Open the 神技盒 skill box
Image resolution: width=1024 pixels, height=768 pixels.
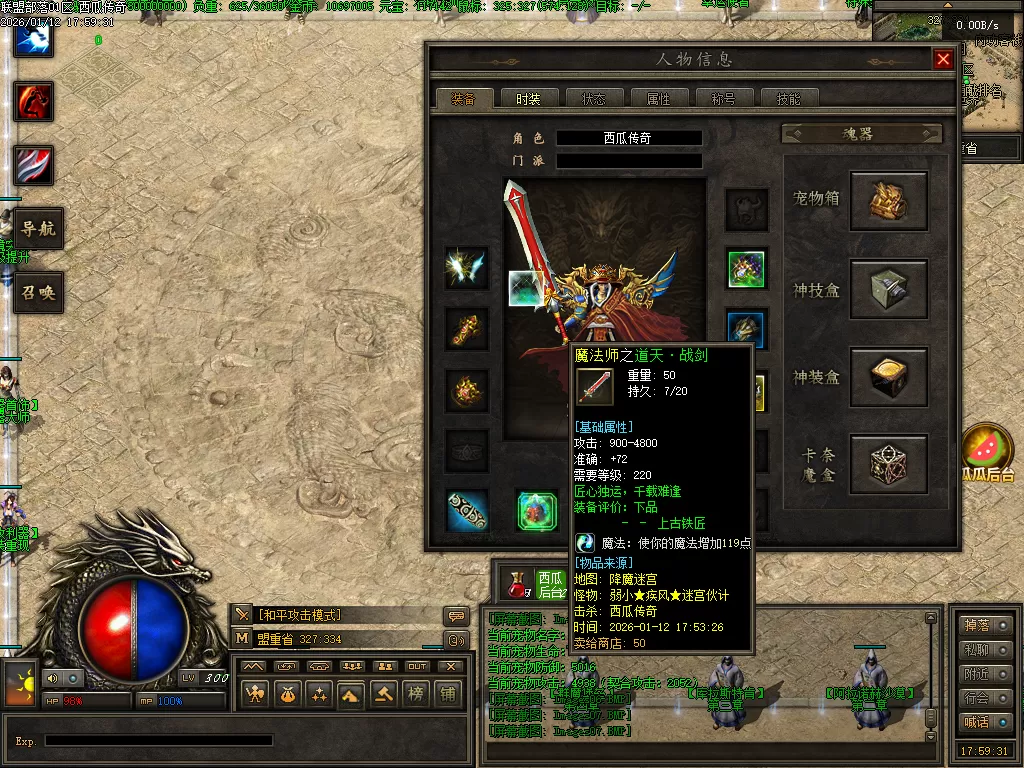[888, 290]
